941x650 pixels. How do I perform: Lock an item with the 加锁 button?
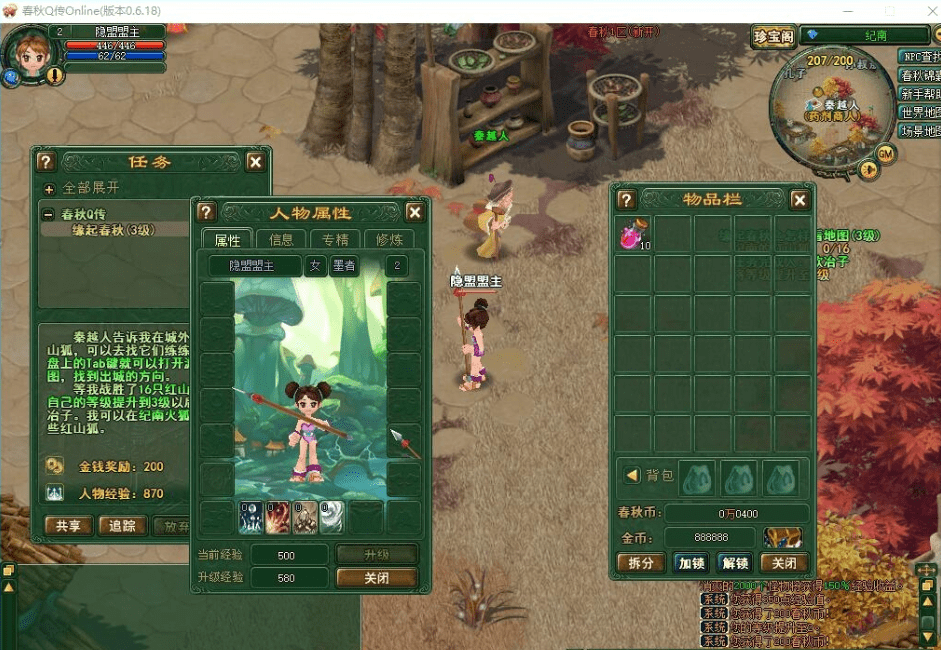[x=690, y=563]
